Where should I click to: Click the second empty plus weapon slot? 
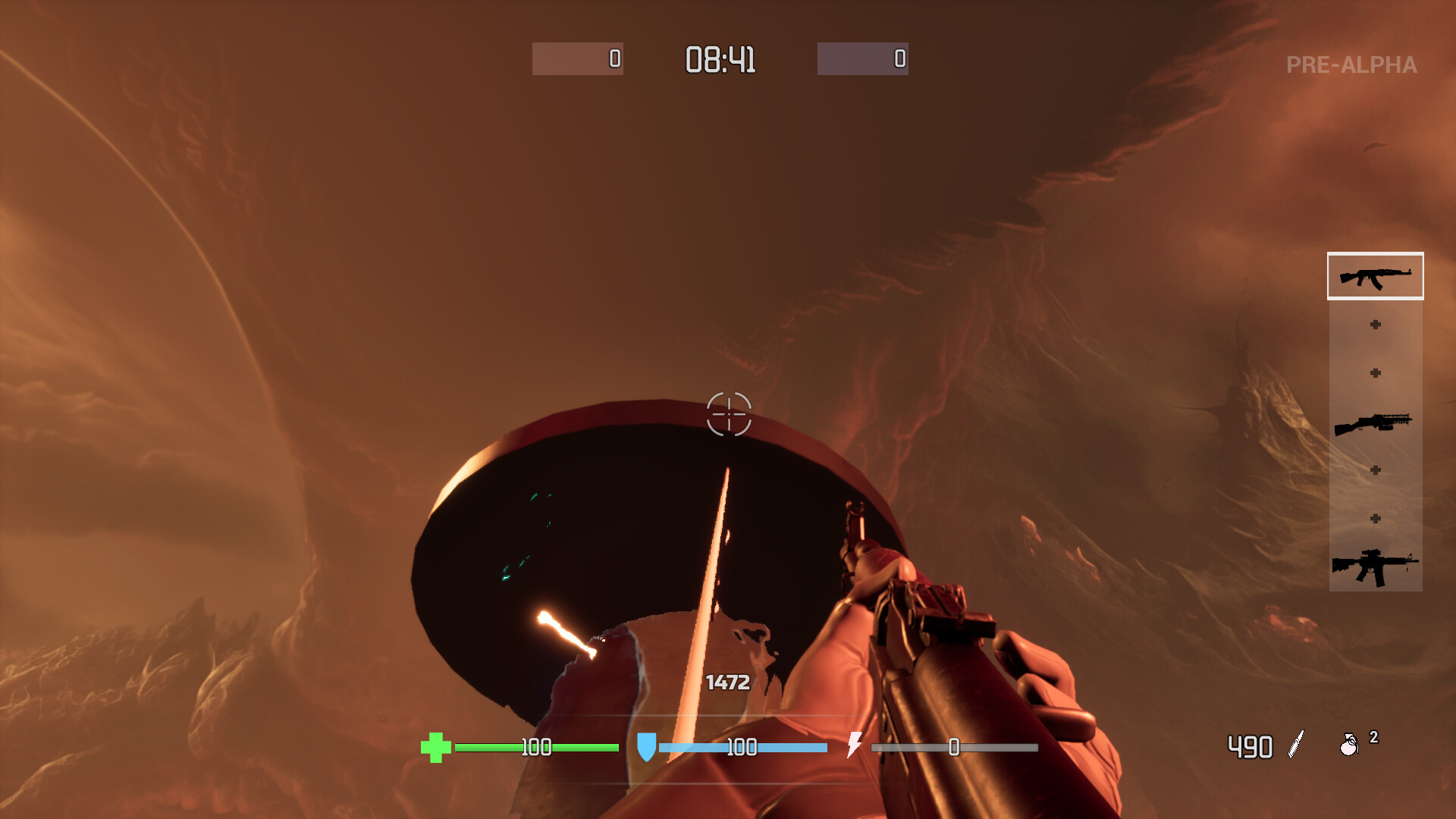(x=1375, y=373)
